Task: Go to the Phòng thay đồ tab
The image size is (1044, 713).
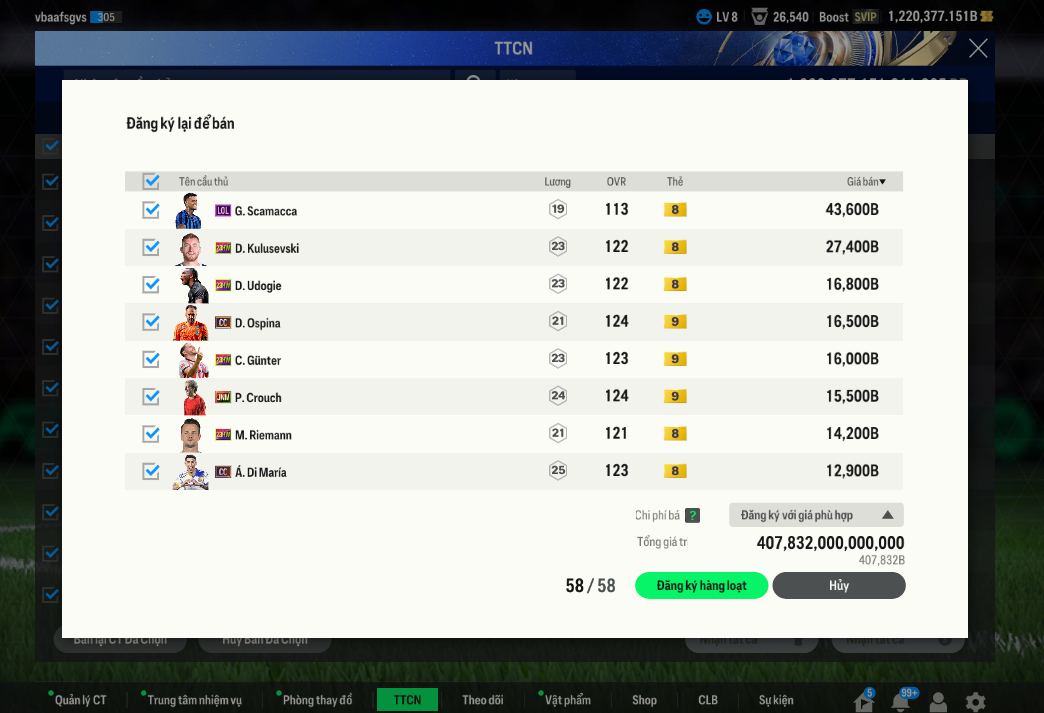Action: 317,700
